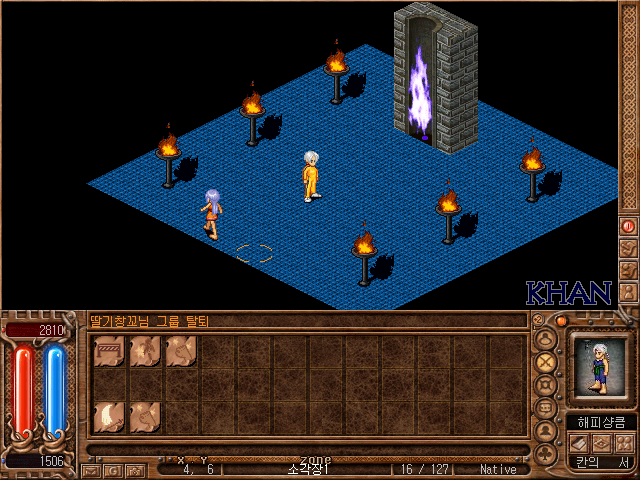The width and height of the screenshot is (640, 480).
Task: Click the four-dot icon under the character name
Action: [x=623, y=442]
